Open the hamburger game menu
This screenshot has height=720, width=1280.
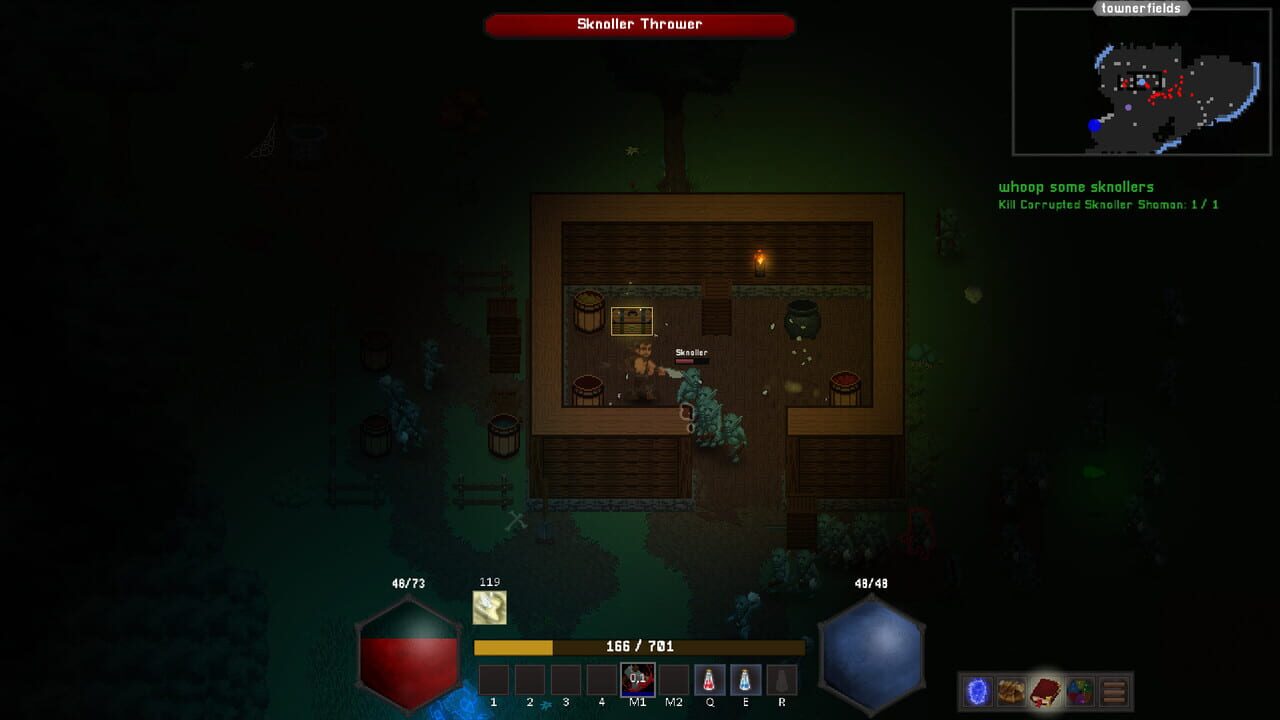click(1114, 690)
